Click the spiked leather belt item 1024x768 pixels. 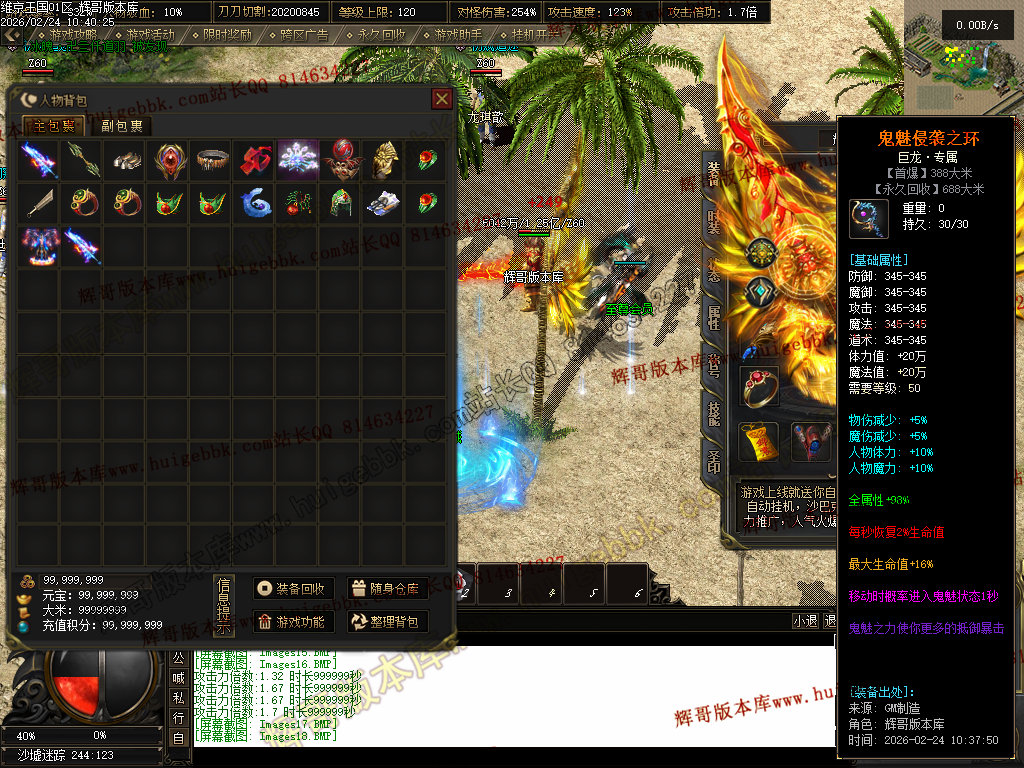(x=211, y=159)
